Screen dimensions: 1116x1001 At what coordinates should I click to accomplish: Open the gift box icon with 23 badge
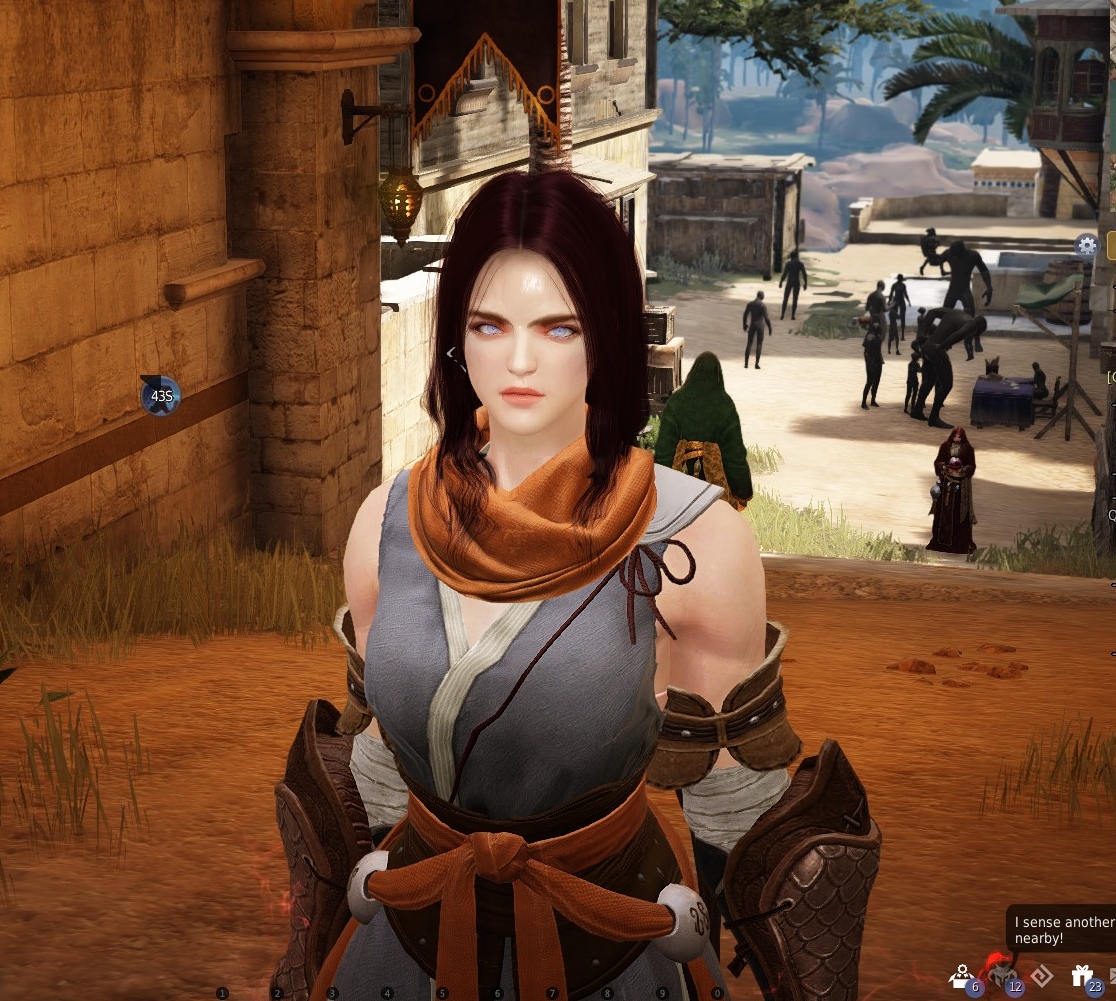(1082, 976)
